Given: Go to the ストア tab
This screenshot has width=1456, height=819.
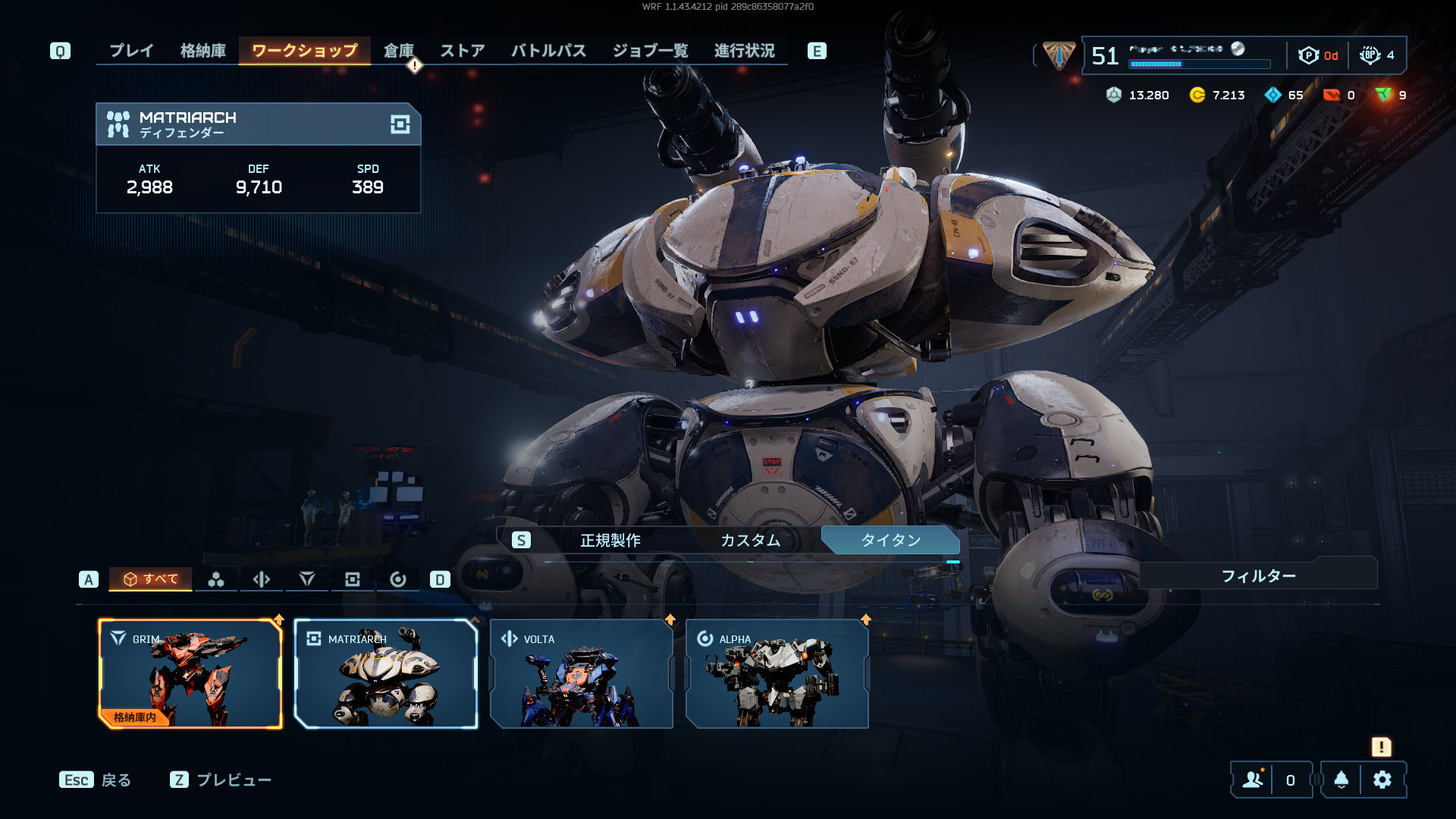Looking at the screenshot, I should 463,51.
